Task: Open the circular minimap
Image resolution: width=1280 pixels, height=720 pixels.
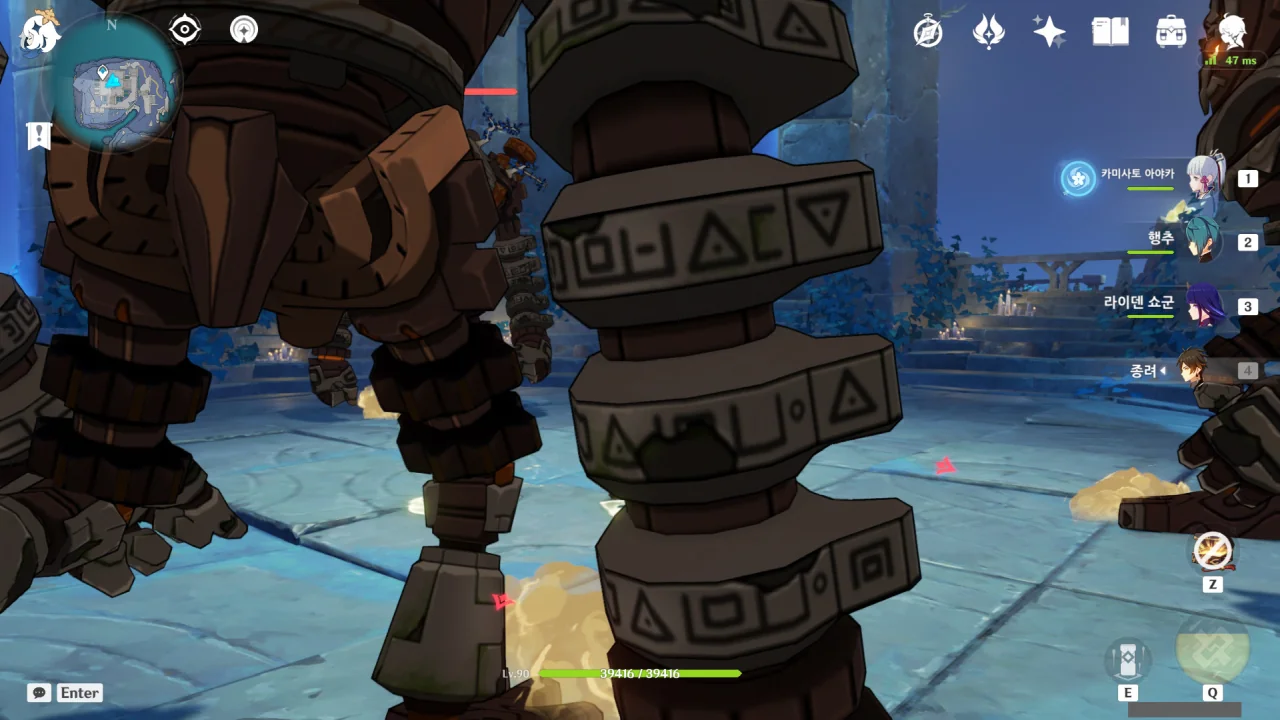Action: (116, 83)
